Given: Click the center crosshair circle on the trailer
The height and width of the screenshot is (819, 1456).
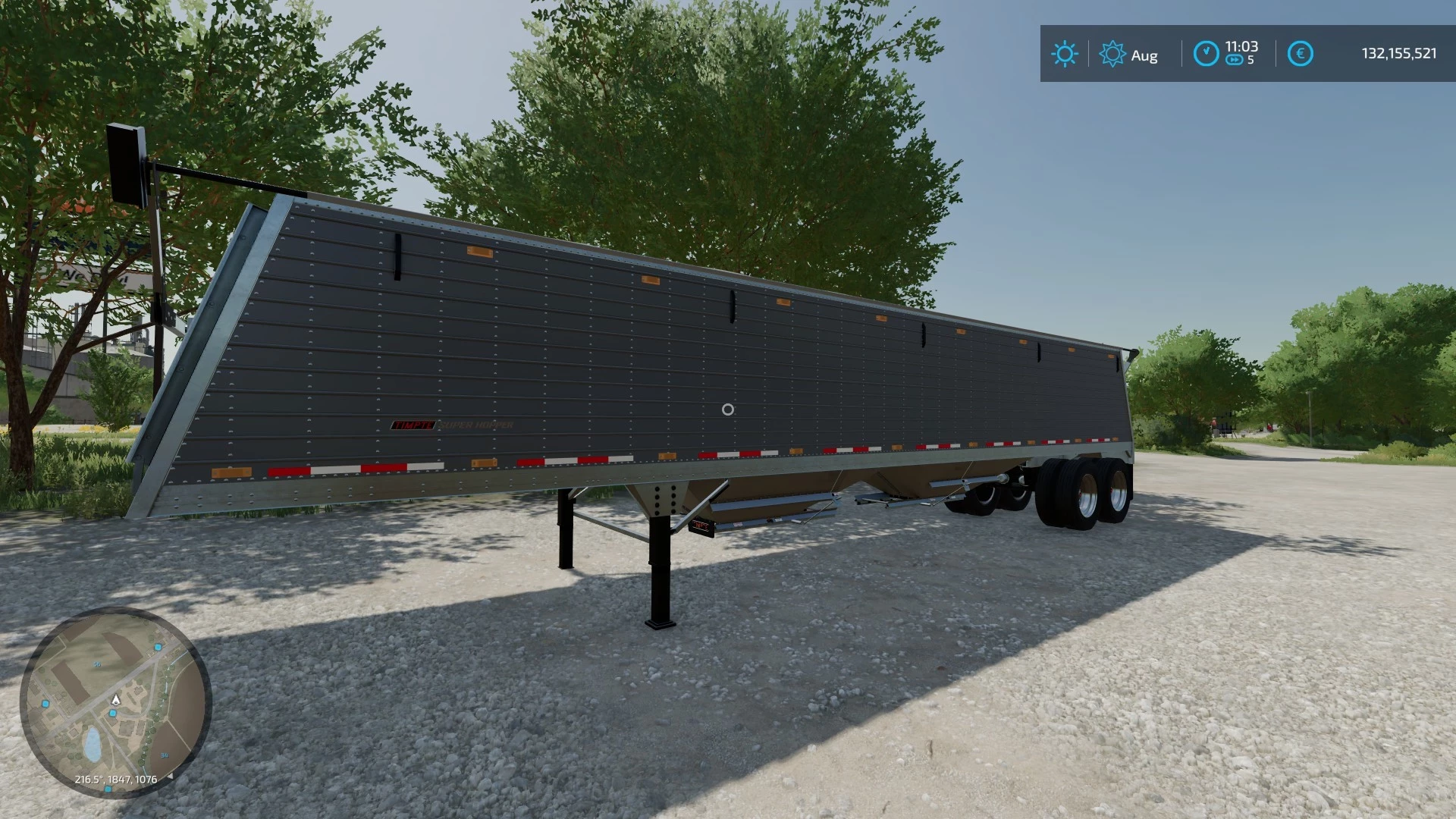Looking at the screenshot, I should coord(730,409).
